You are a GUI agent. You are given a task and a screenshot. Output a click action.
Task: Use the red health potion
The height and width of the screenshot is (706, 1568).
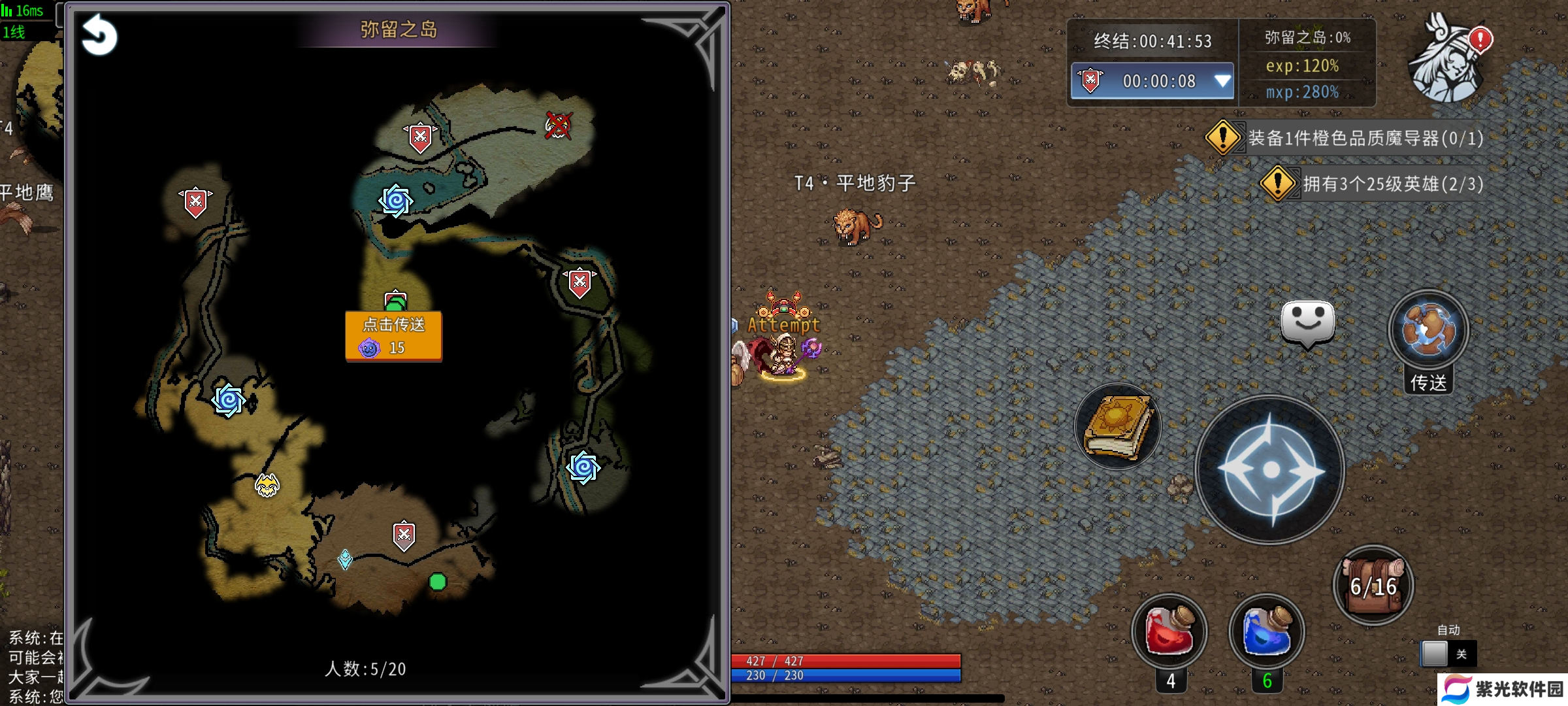[x=1169, y=632]
